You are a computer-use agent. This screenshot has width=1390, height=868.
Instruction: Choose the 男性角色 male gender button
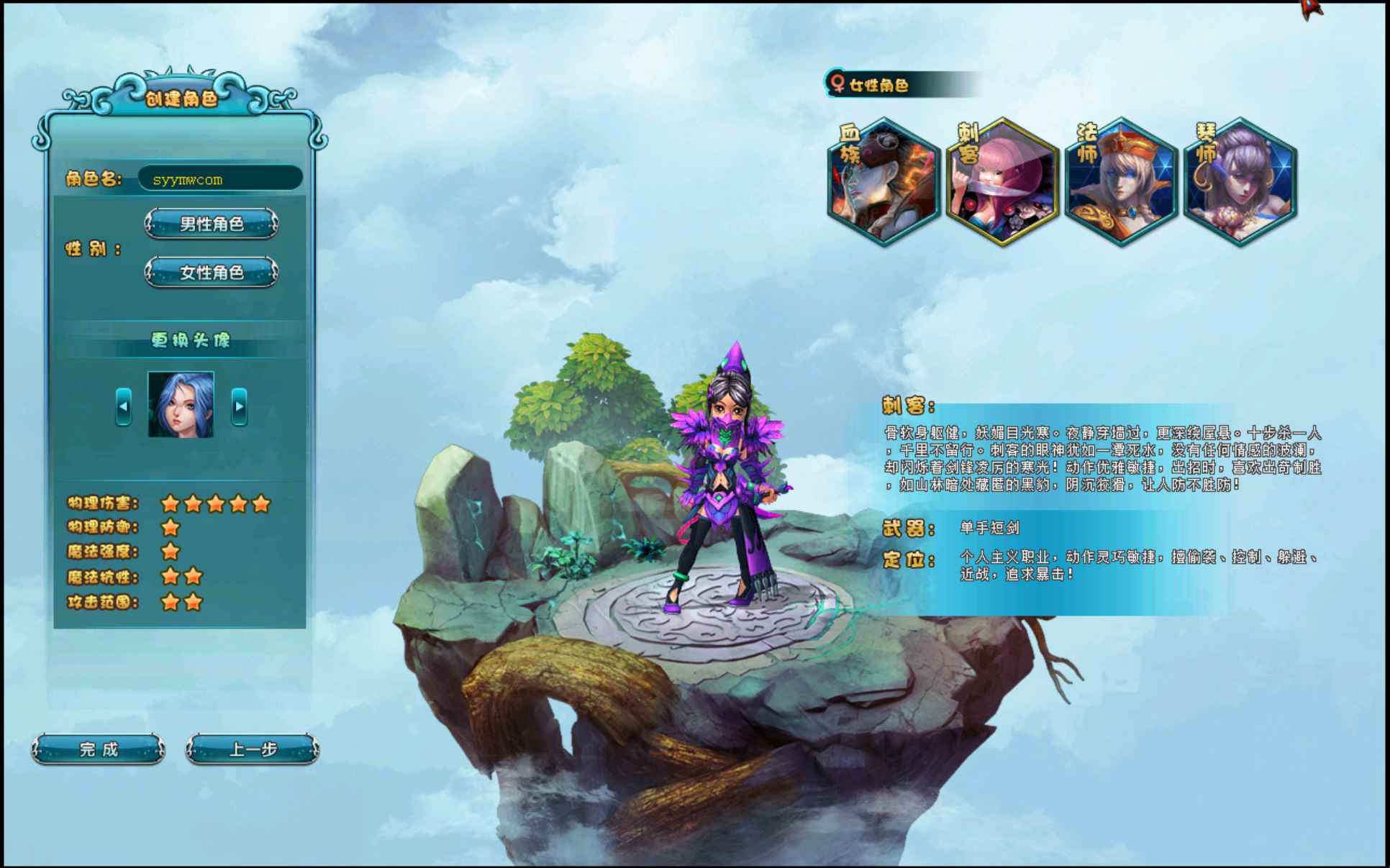(x=212, y=224)
